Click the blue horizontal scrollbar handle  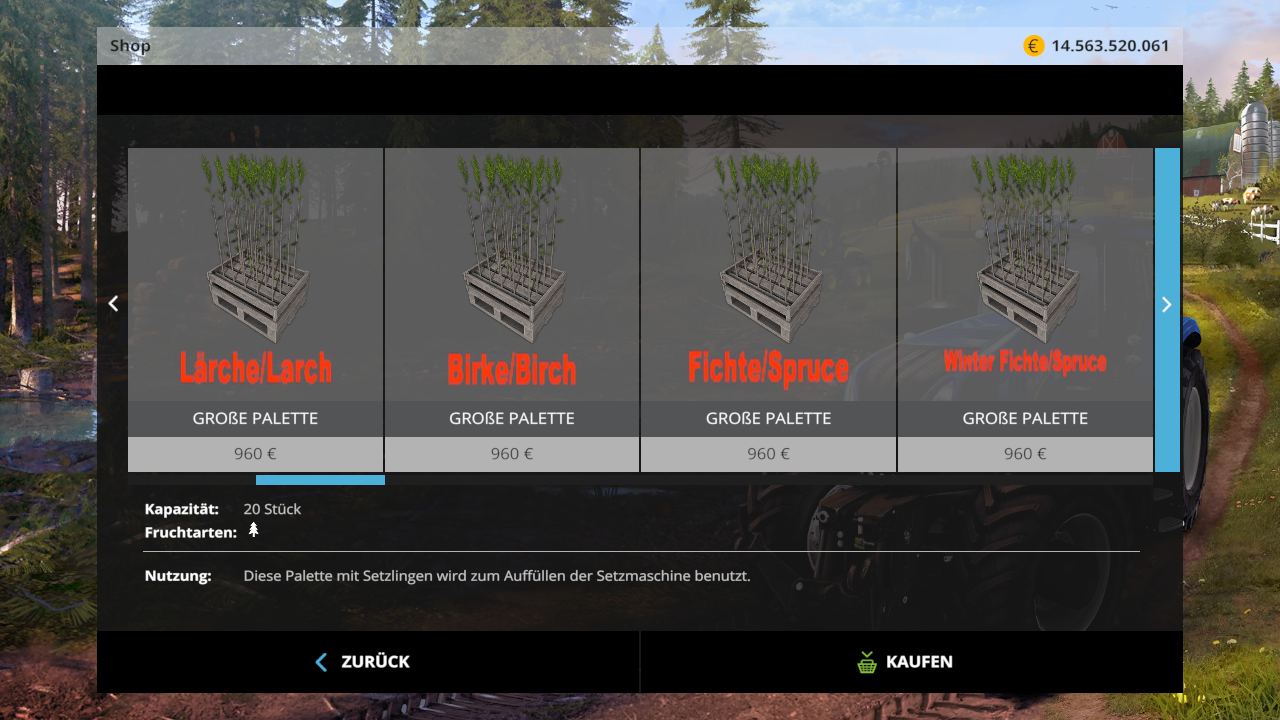click(320, 480)
